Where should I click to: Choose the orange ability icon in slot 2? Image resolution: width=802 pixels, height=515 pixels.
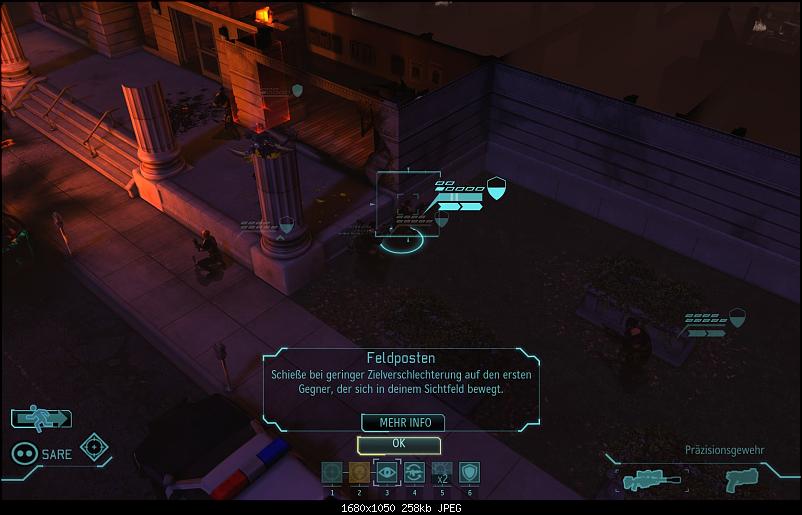(359, 472)
